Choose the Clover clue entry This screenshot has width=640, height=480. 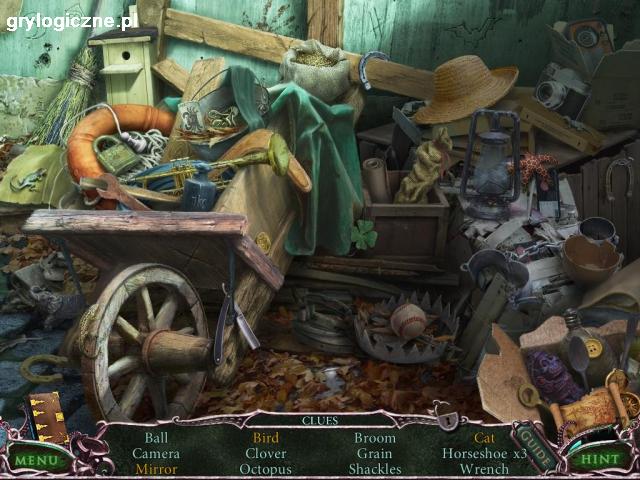click(266, 453)
